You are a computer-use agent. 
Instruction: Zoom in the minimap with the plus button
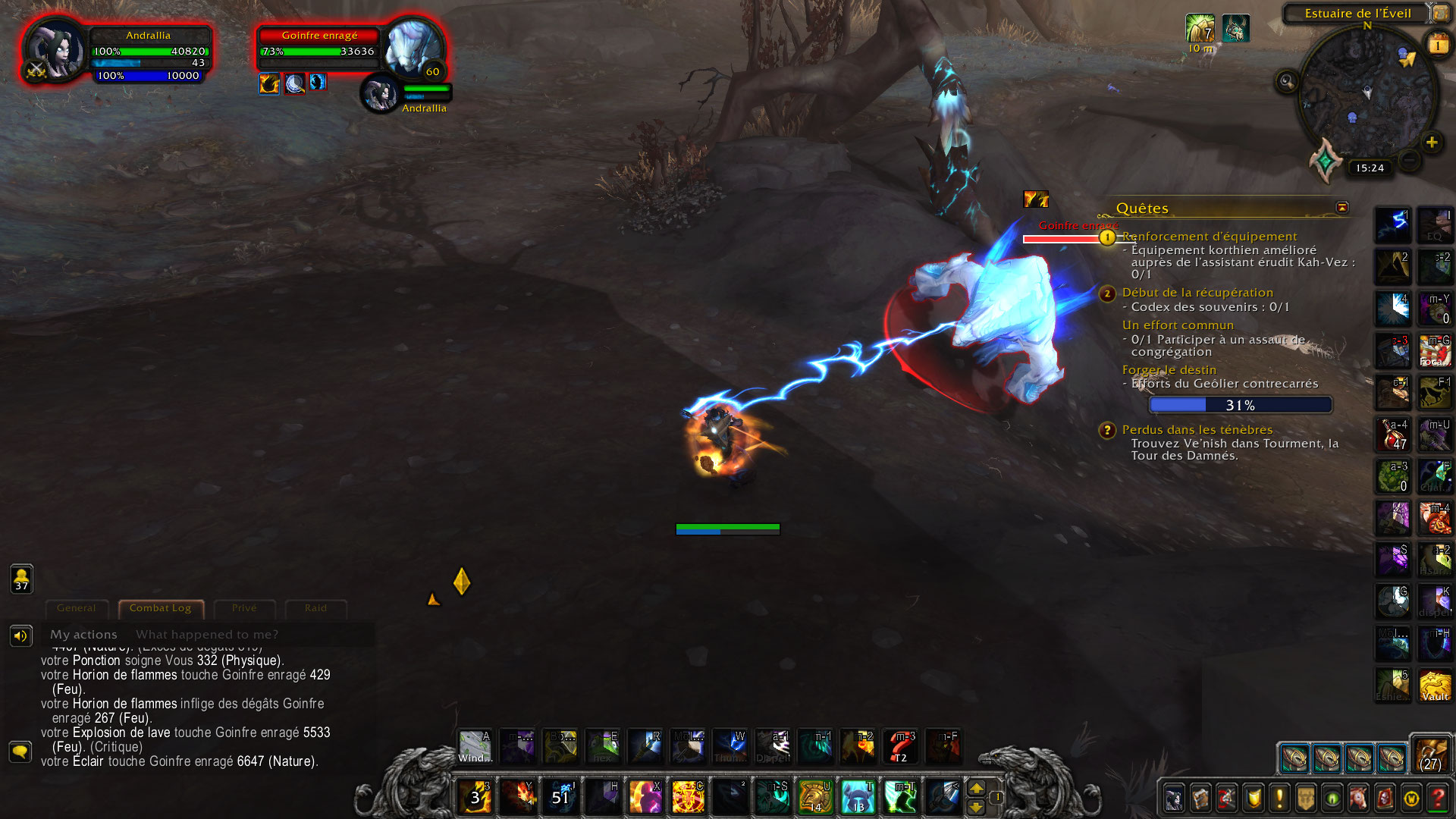pos(1432,142)
